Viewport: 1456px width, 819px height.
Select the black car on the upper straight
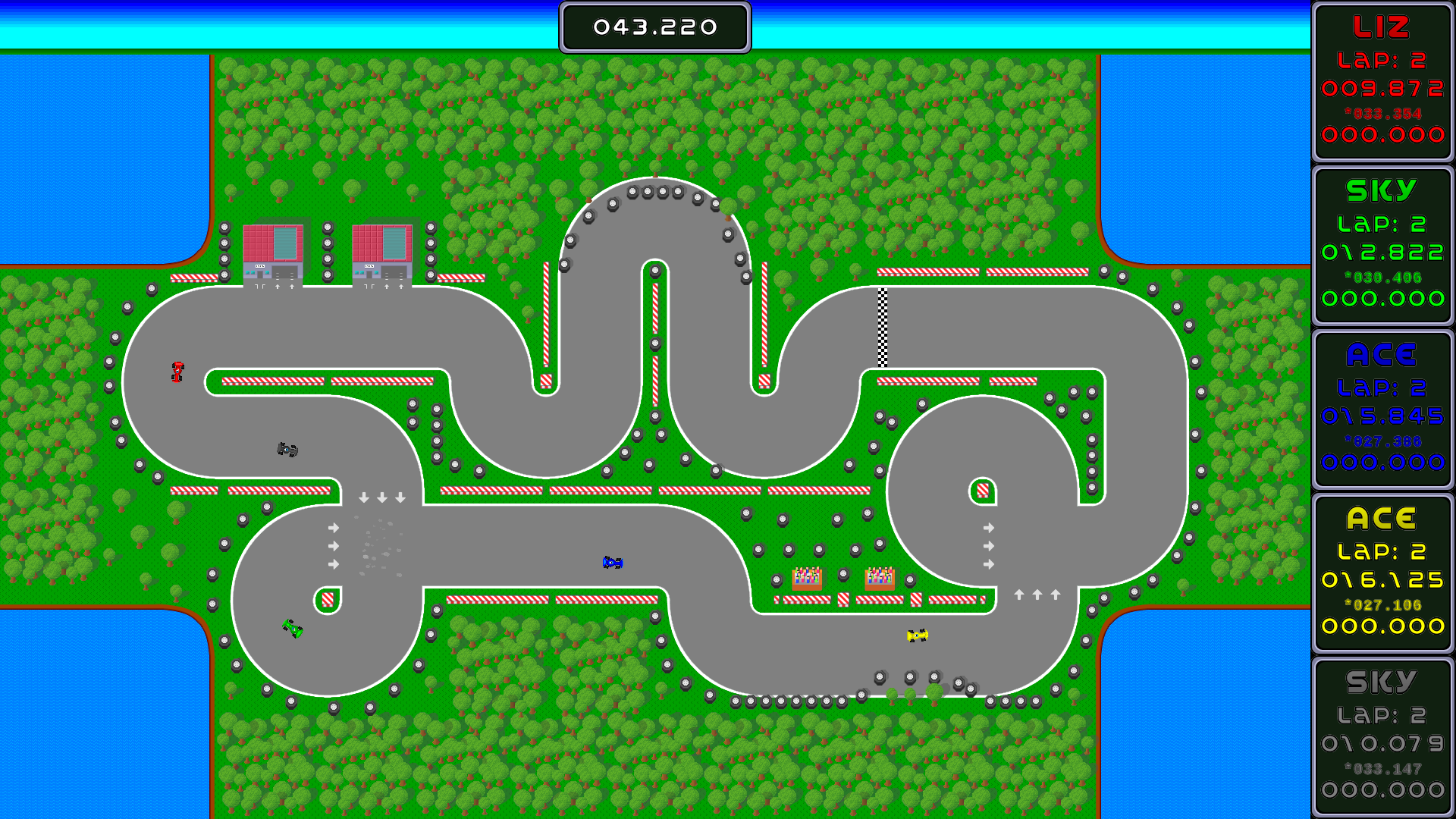287,448
